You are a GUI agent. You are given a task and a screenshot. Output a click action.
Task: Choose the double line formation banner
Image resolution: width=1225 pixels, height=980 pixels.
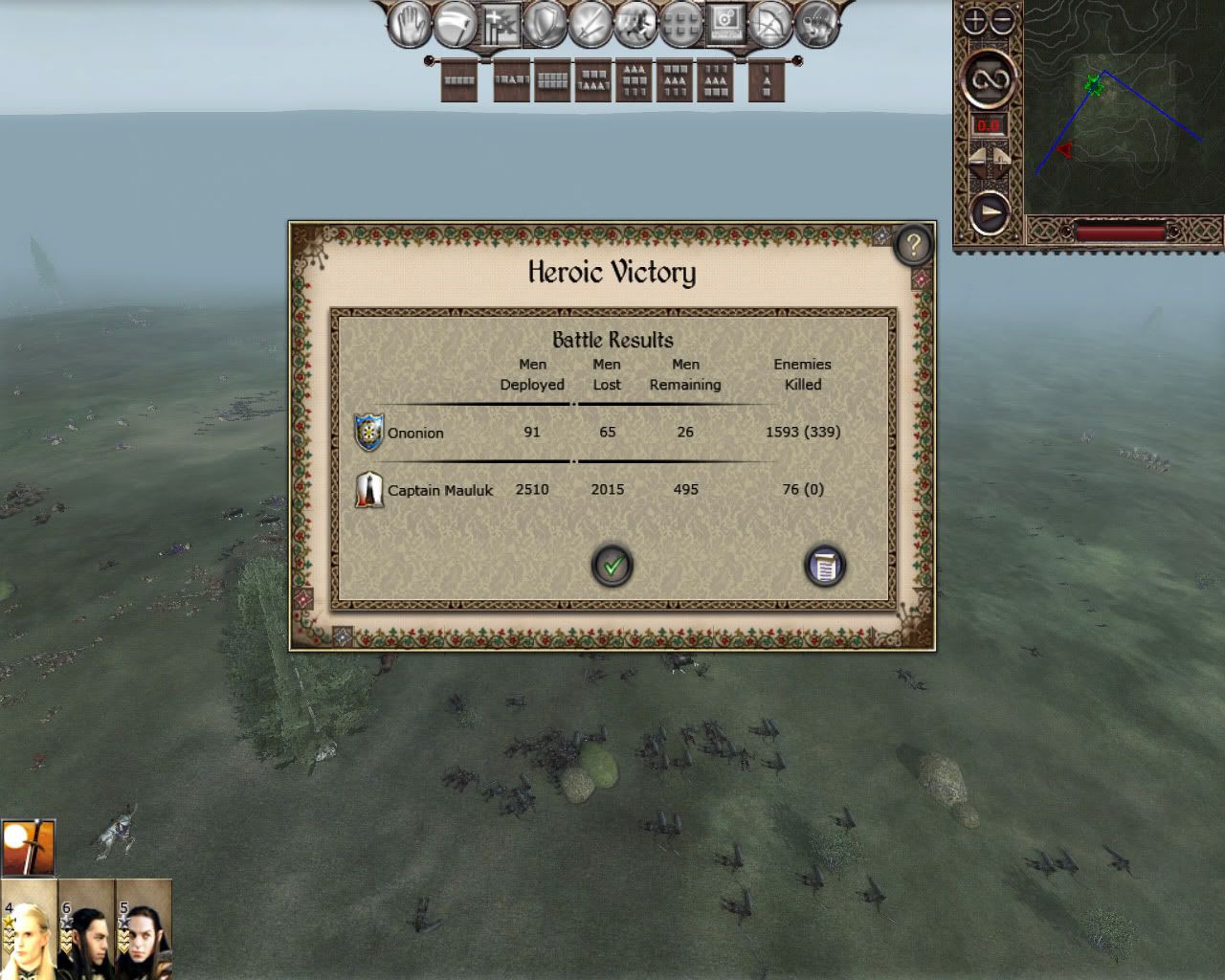tap(552, 81)
